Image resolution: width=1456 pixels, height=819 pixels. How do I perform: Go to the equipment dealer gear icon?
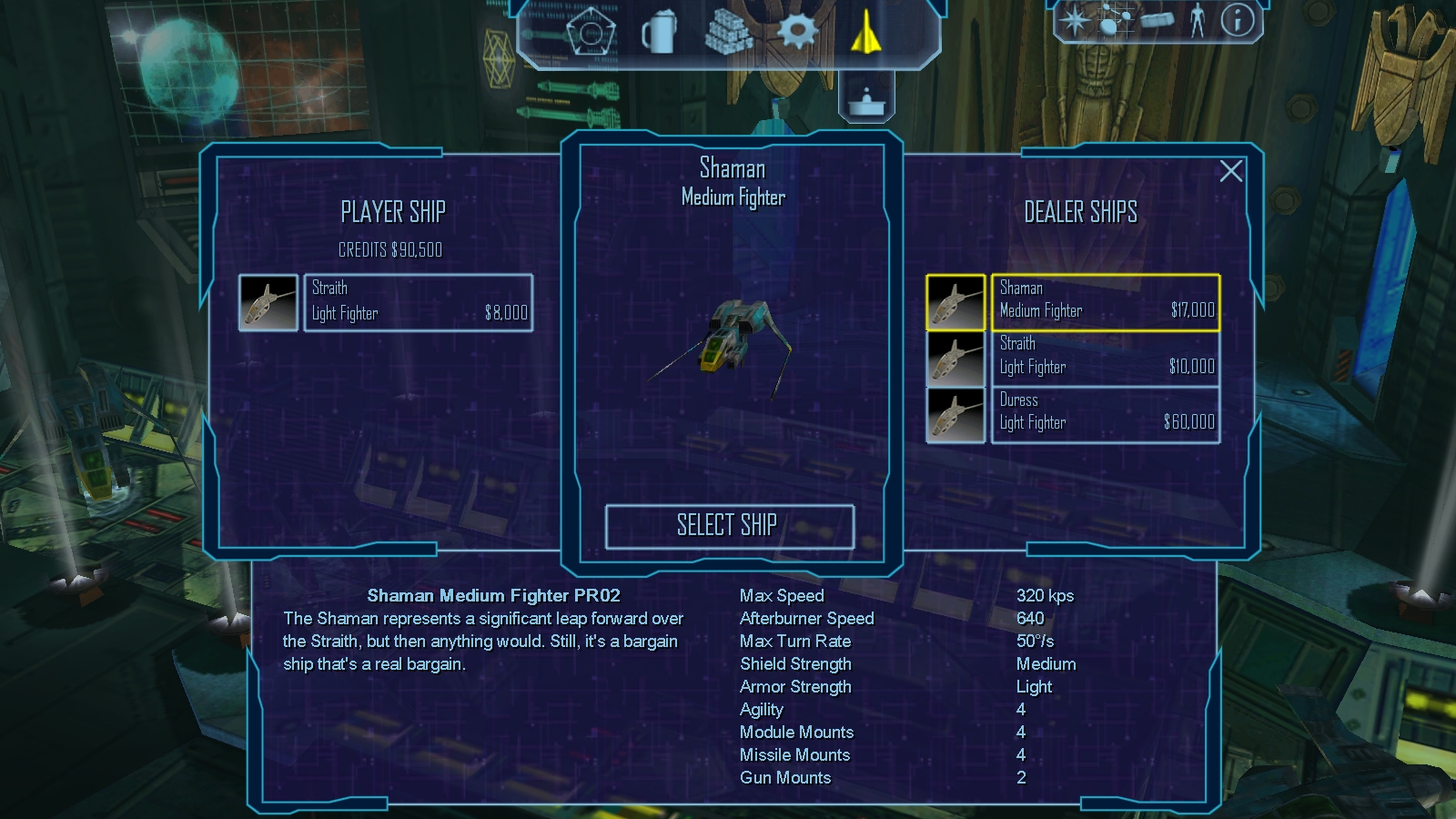click(x=797, y=32)
